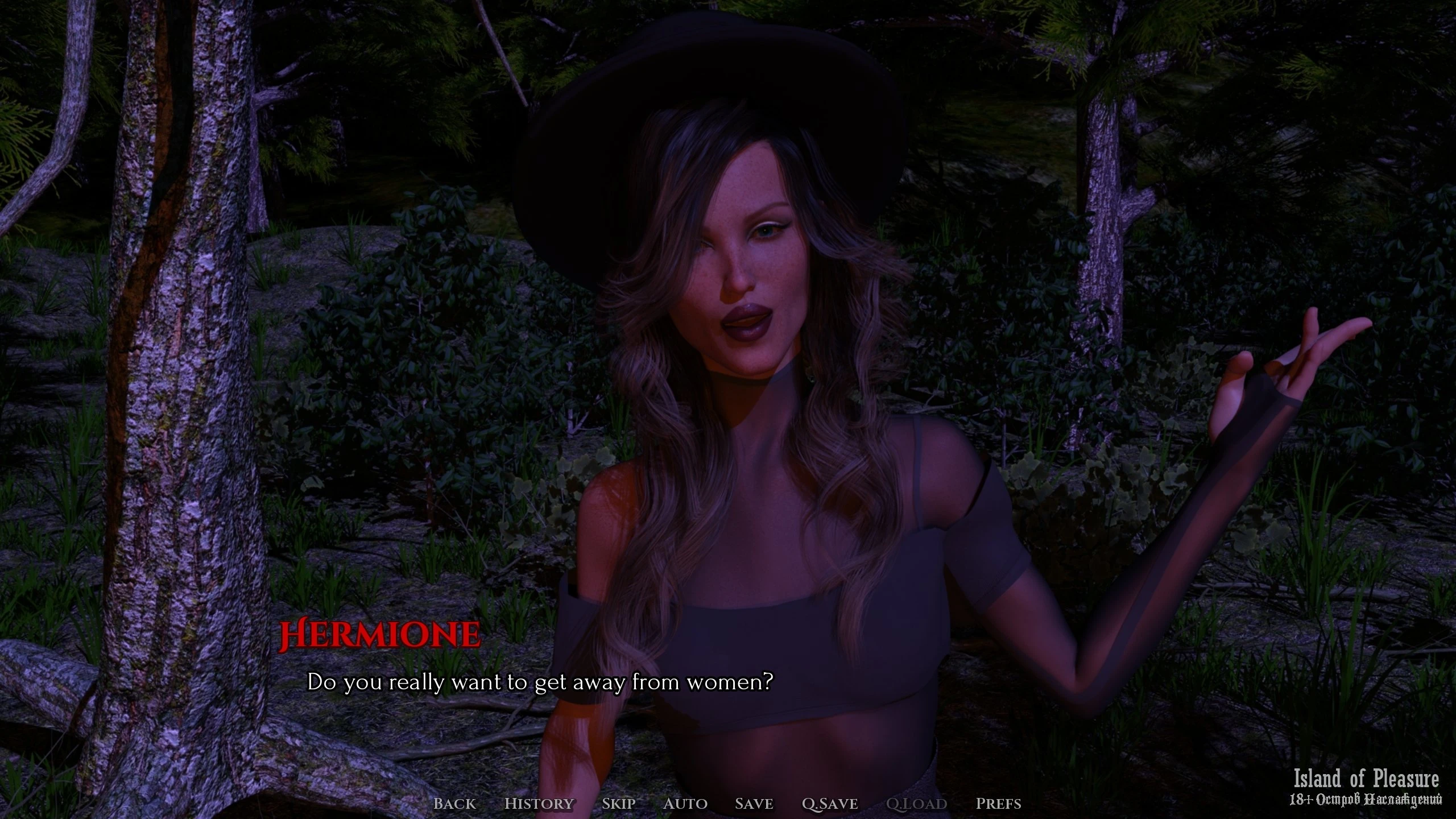Click the Q.Load quick load button

pyautogui.click(x=916, y=804)
